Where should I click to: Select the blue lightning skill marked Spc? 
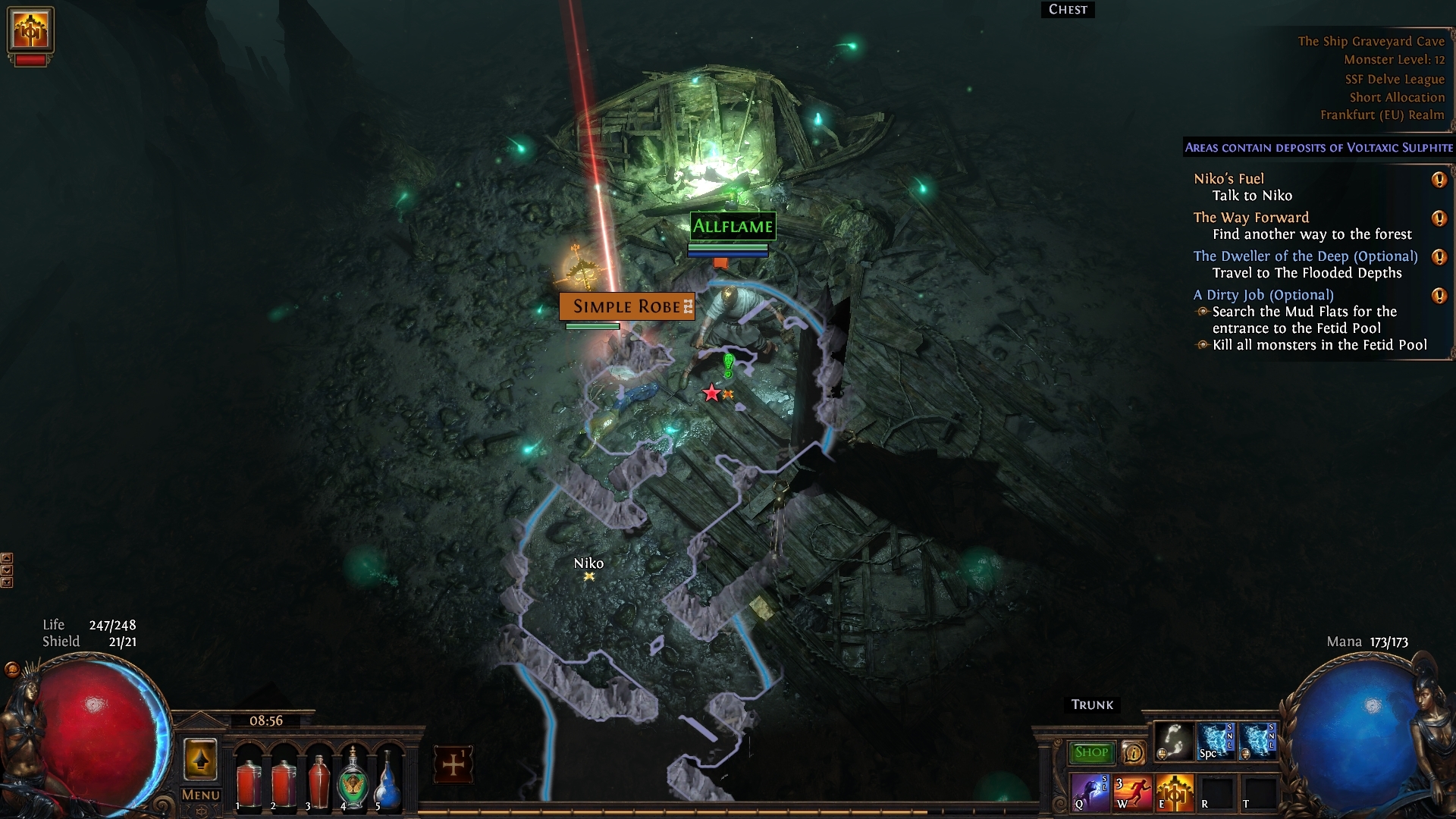(1216, 742)
